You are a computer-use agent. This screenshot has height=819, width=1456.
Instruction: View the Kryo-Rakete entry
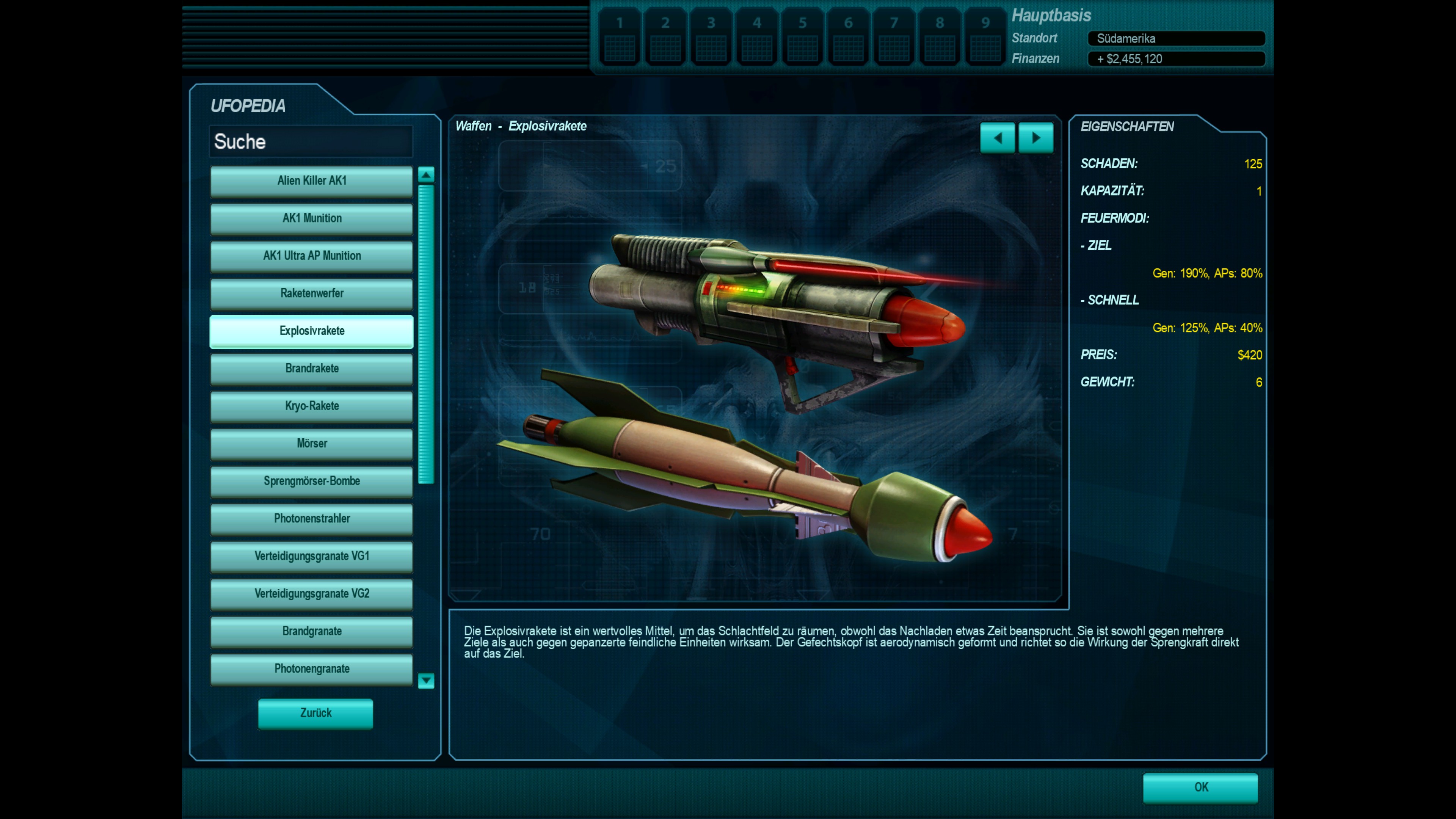311,406
